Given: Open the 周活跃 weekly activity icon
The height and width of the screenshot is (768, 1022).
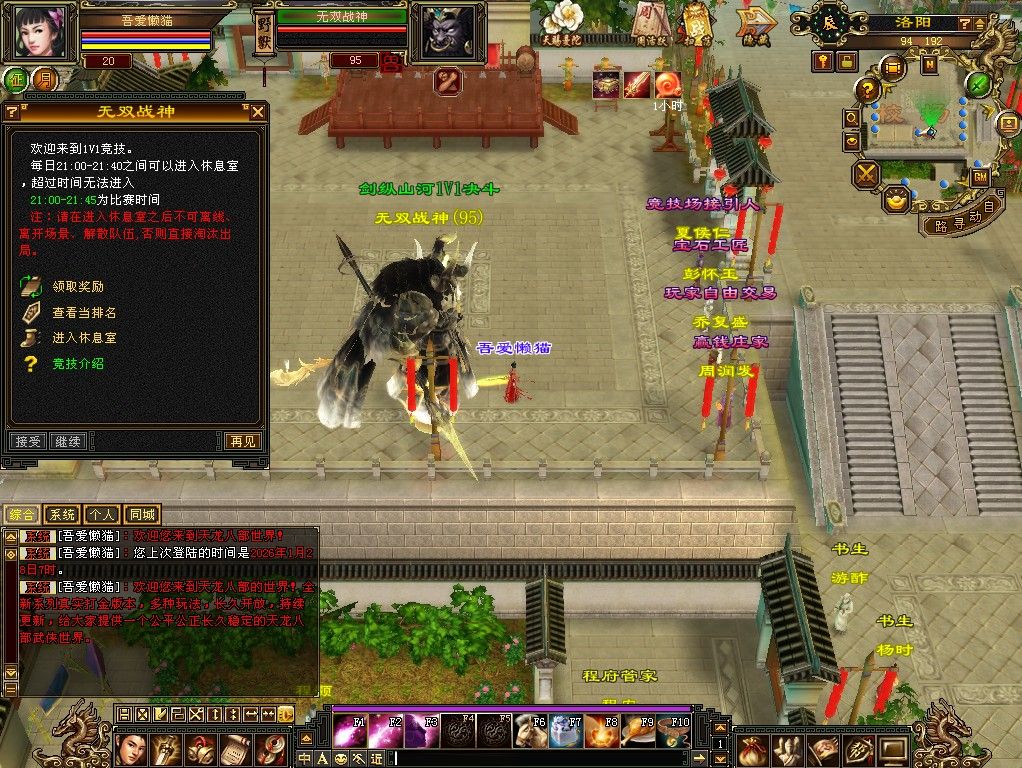Looking at the screenshot, I should pyautogui.click(x=655, y=22).
